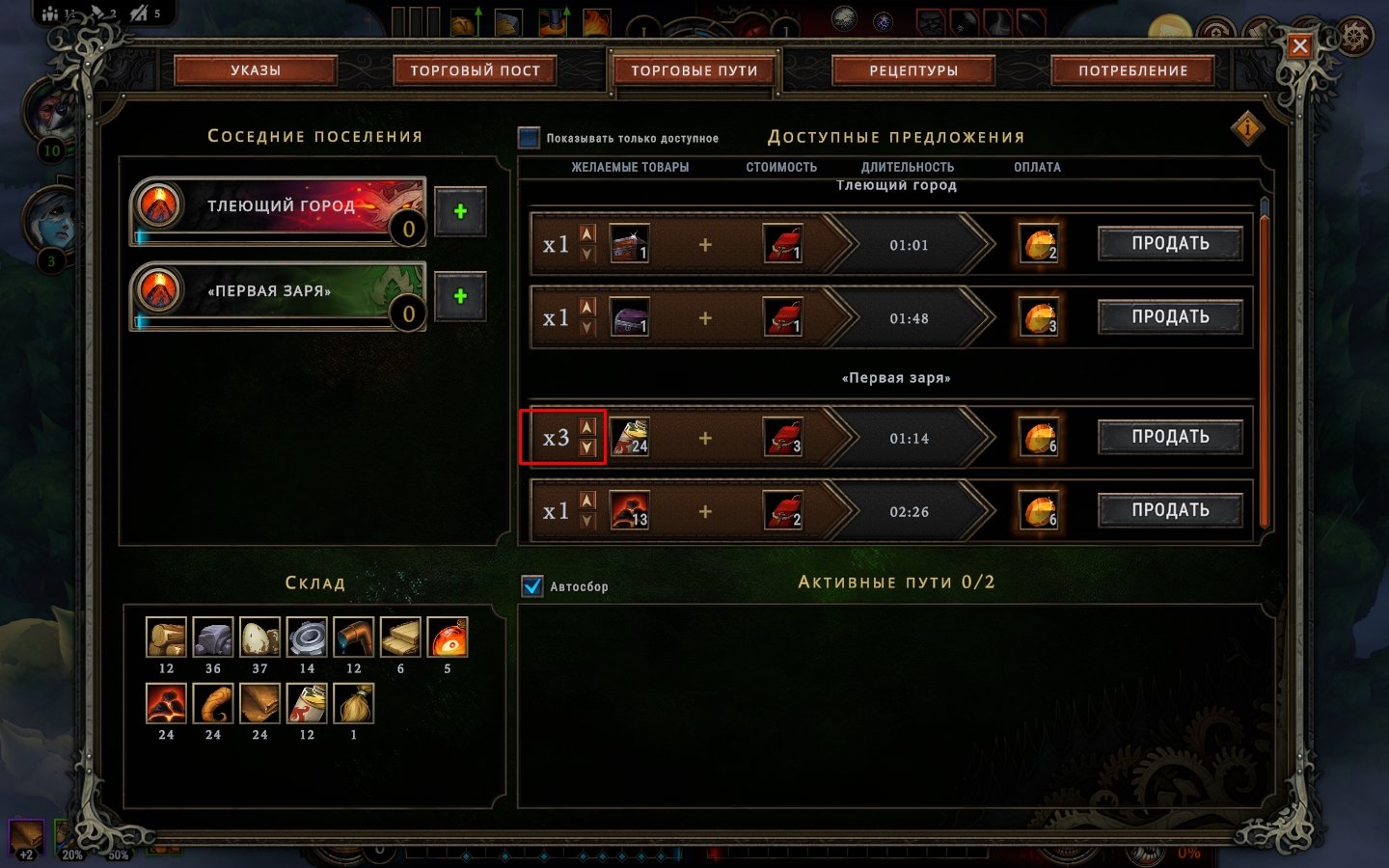Toggle Показывать только доступное checkbox

530,138
